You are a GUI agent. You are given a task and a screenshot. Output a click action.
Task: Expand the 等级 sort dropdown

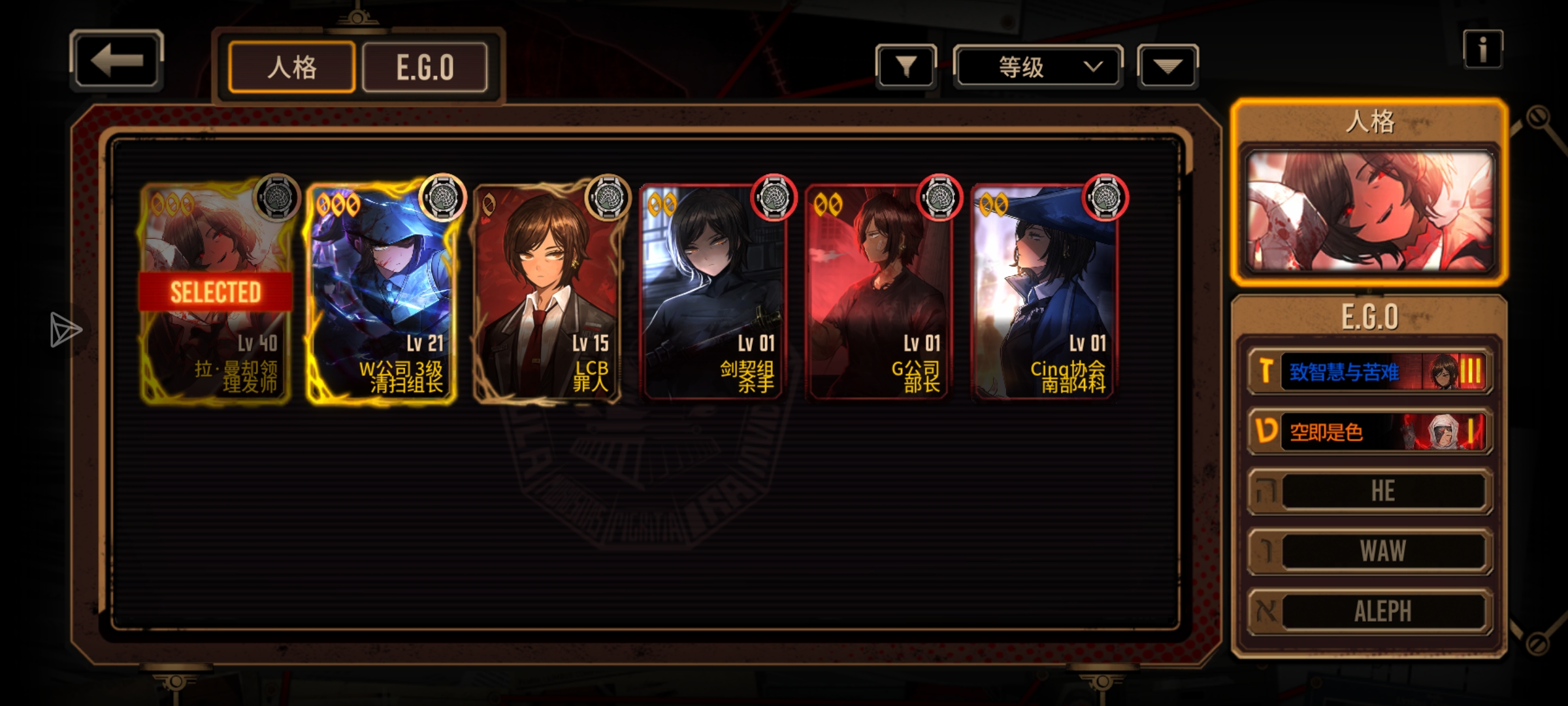[x=1037, y=67]
